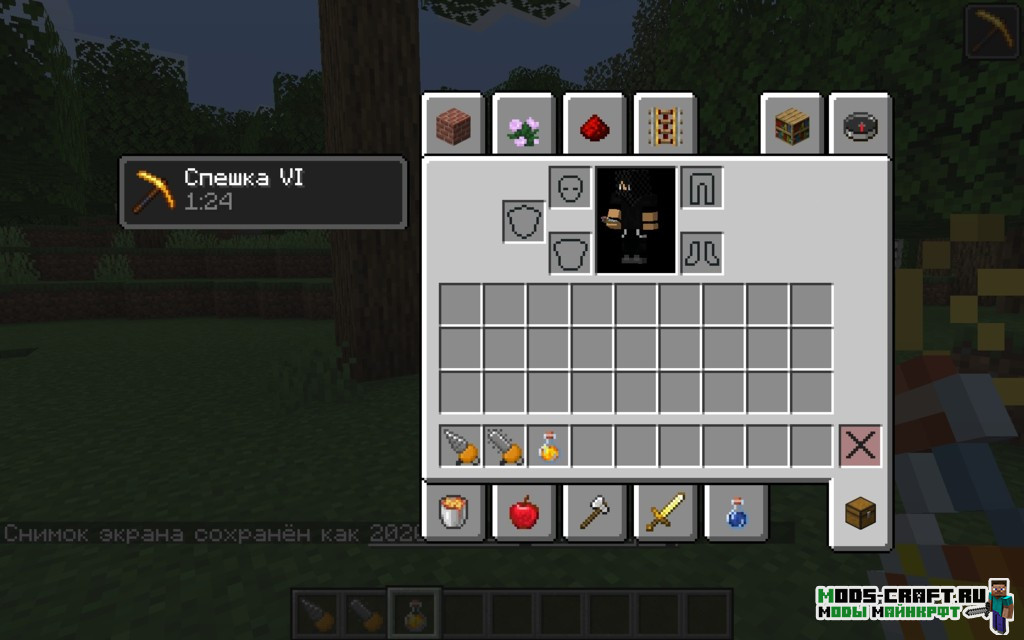Screen dimensions: 1024x640
Task: Show the Saved Hotbars bookshelf tab
Action: [791, 125]
